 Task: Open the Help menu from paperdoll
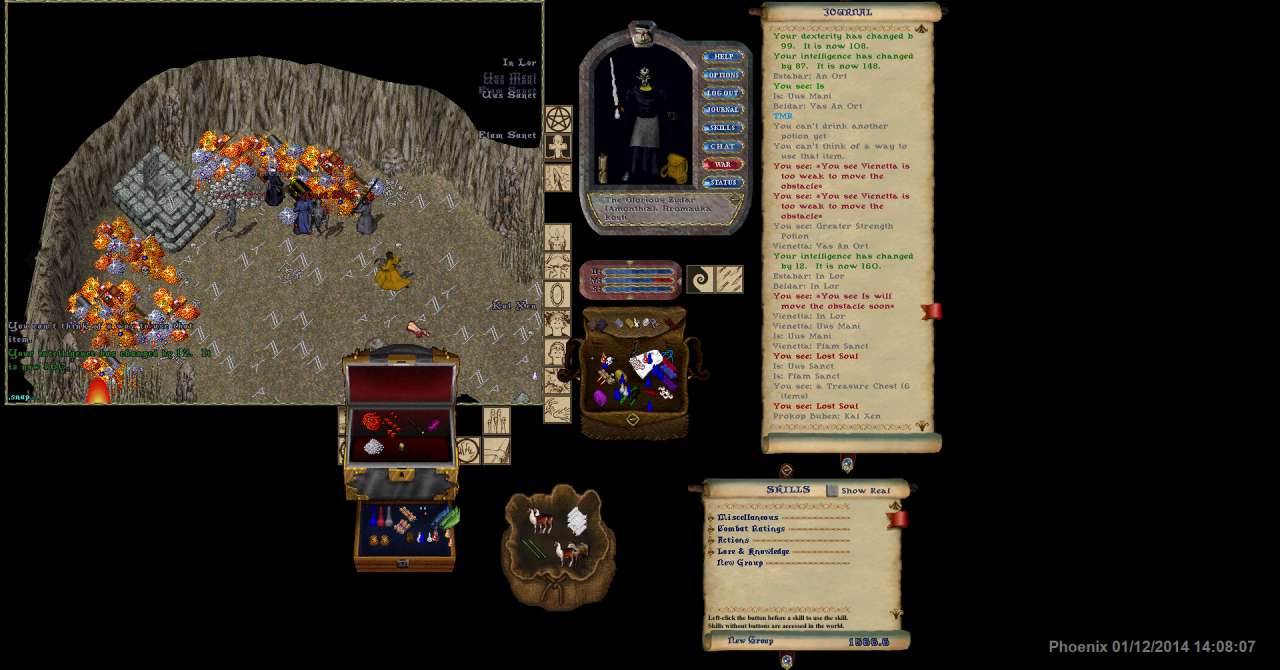pyautogui.click(x=722, y=57)
